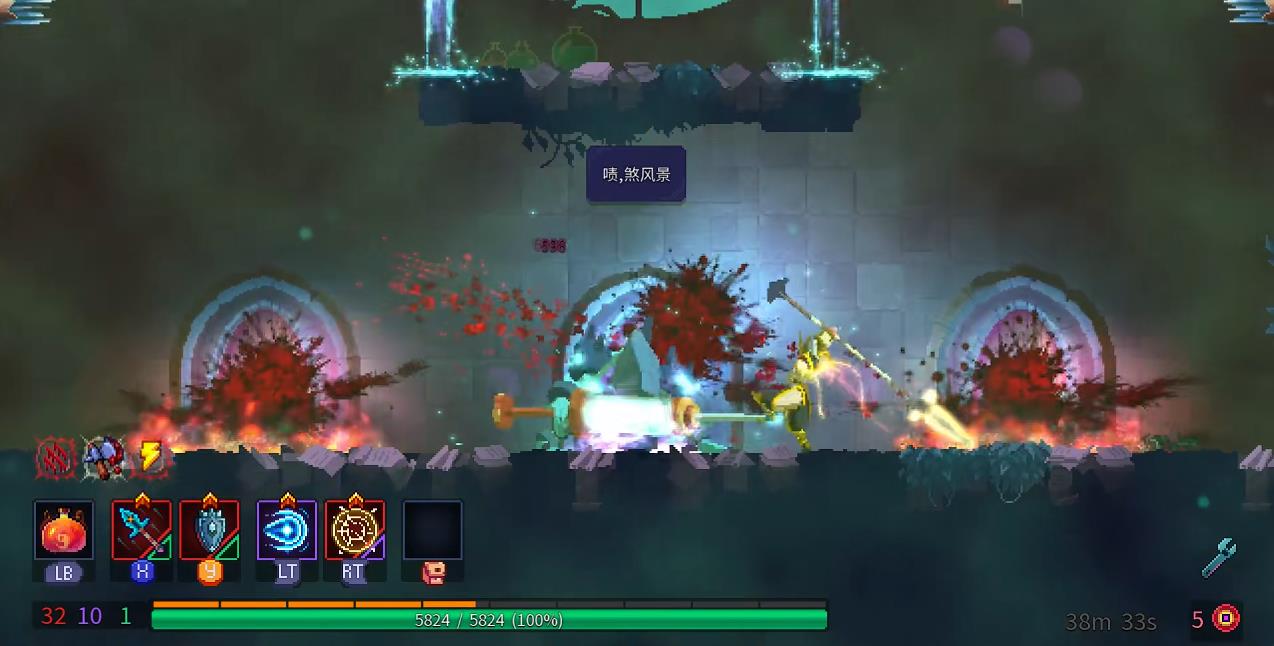1274x646 pixels.
Task: Use the red health flask slot
Action: point(64,531)
